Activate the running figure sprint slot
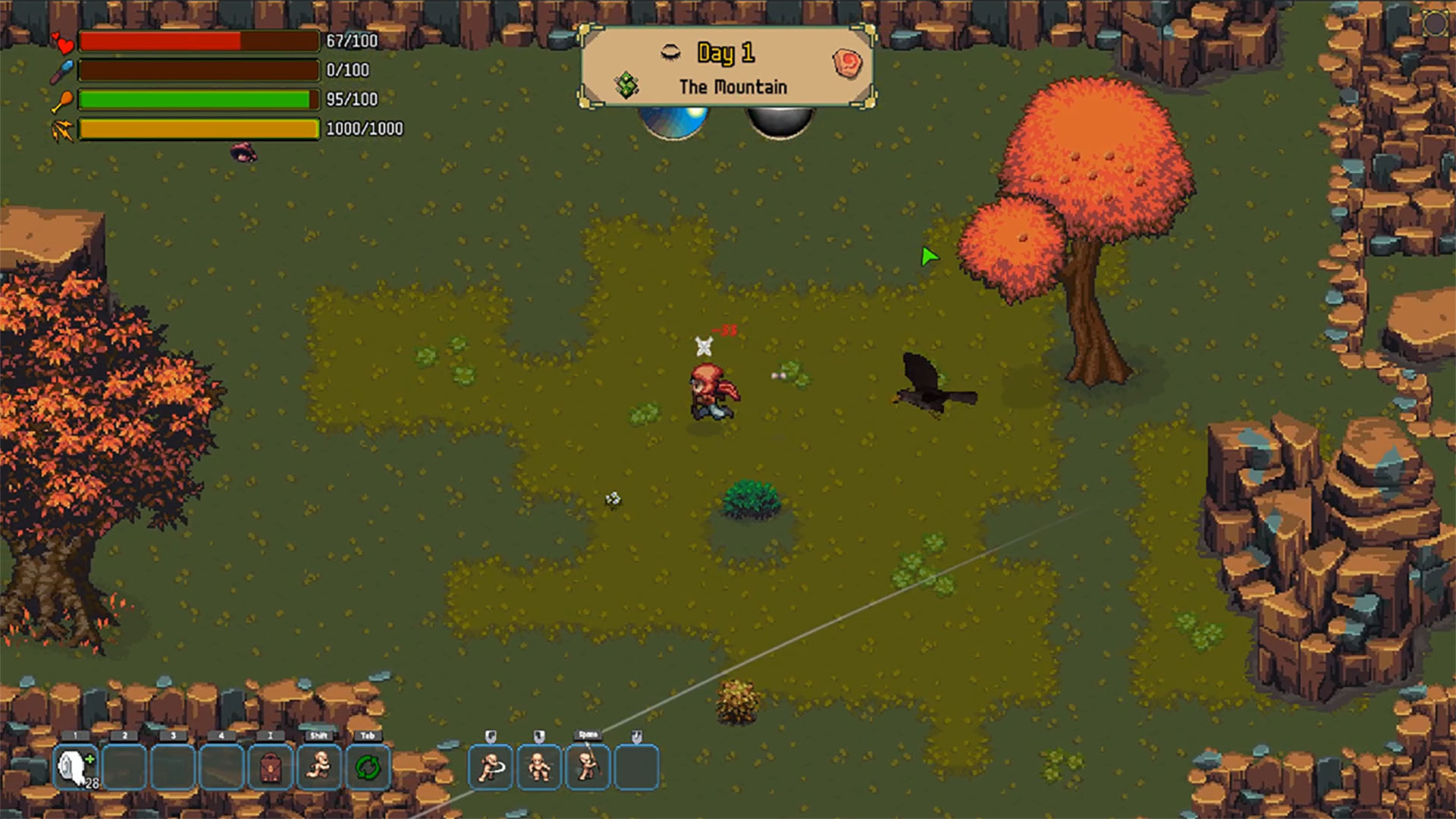This screenshot has width=1456, height=819. [x=319, y=767]
